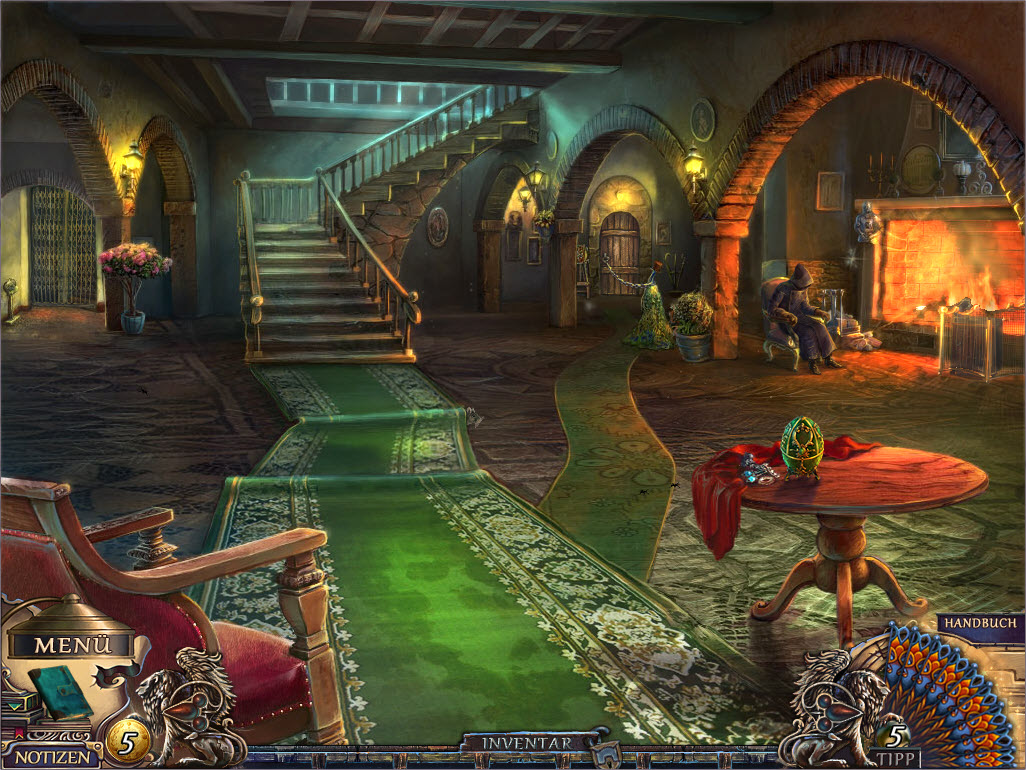This screenshot has width=1026, height=770.
Task: Open the HANDBUCH guide
Action: (x=980, y=622)
